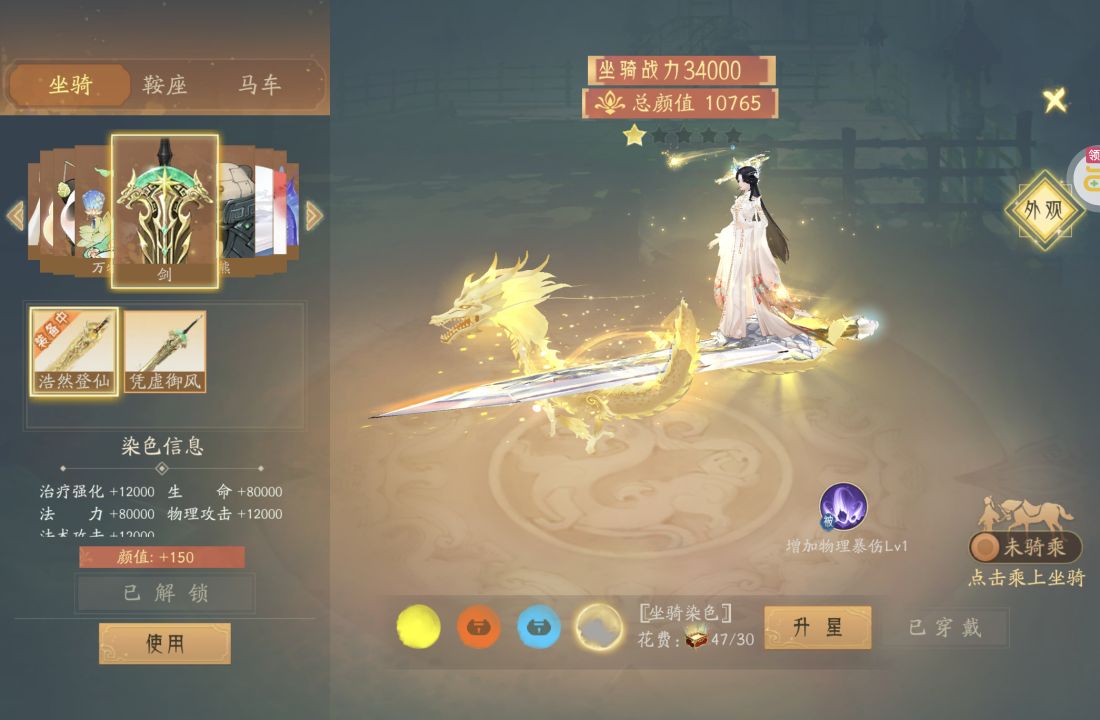Click the 升星 upgrade button
The width and height of the screenshot is (1100, 720).
[817, 627]
